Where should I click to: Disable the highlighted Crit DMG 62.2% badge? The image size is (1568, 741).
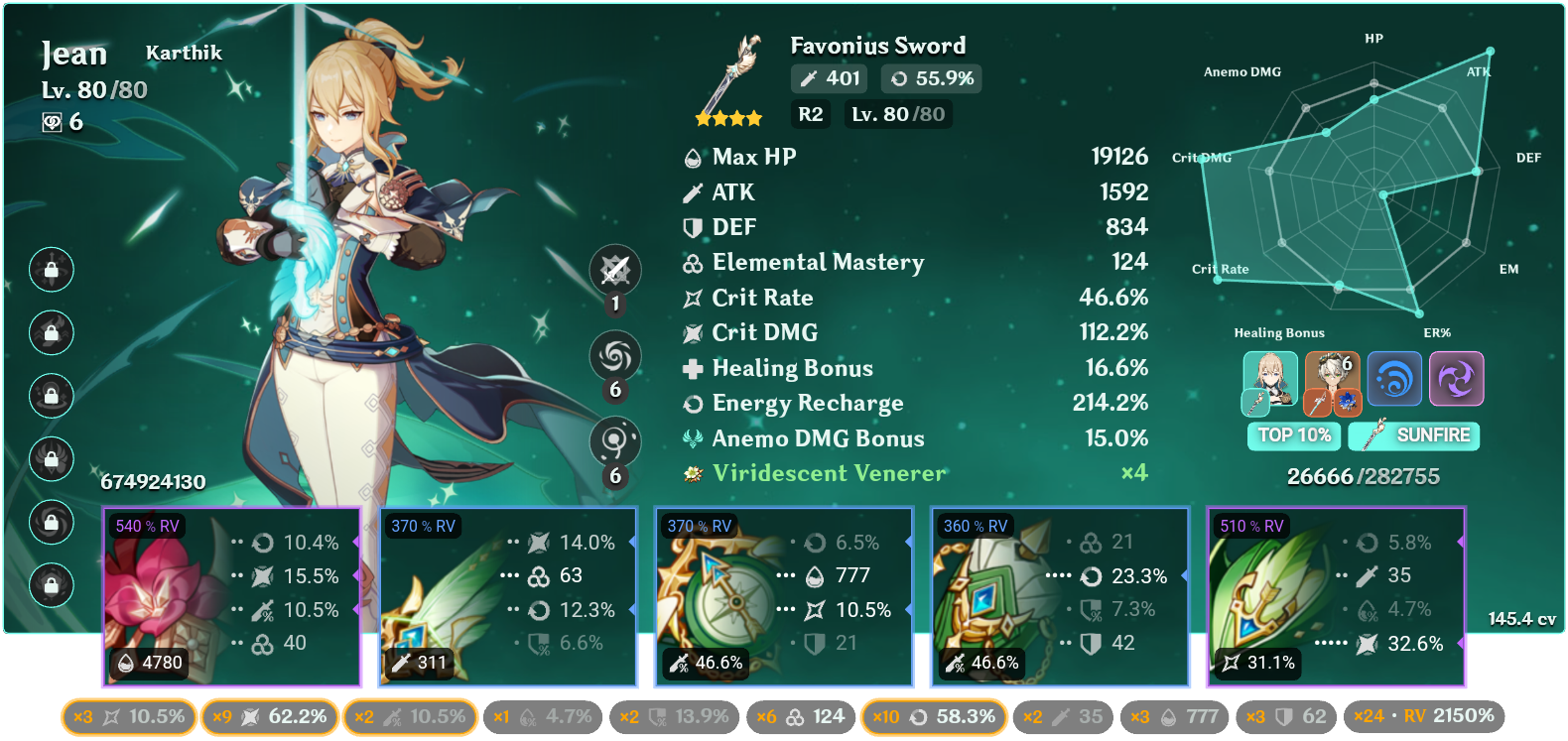click(270, 715)
